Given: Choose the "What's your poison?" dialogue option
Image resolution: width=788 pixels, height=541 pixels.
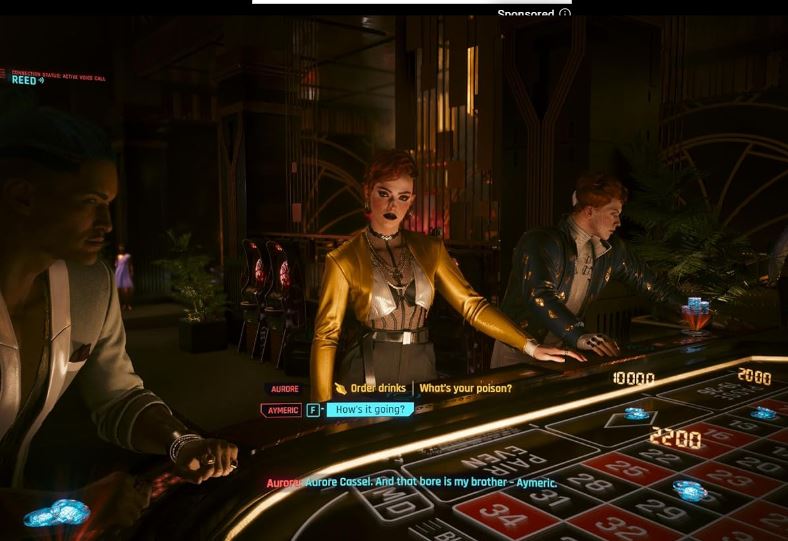Looking at the screenshot, I should [465, 389].
